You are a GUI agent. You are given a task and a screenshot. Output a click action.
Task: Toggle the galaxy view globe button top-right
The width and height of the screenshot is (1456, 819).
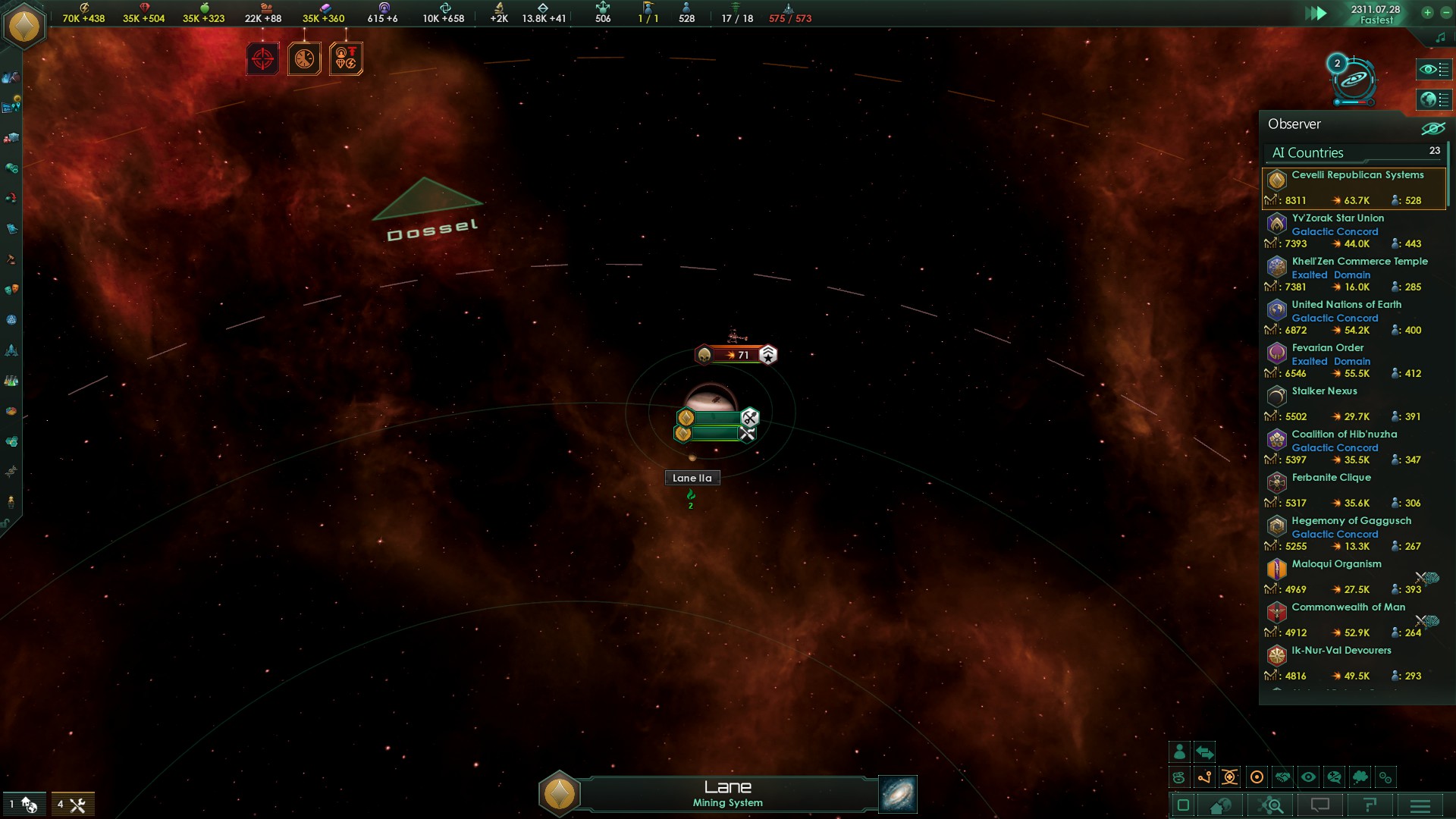[x=1433, y=99]
